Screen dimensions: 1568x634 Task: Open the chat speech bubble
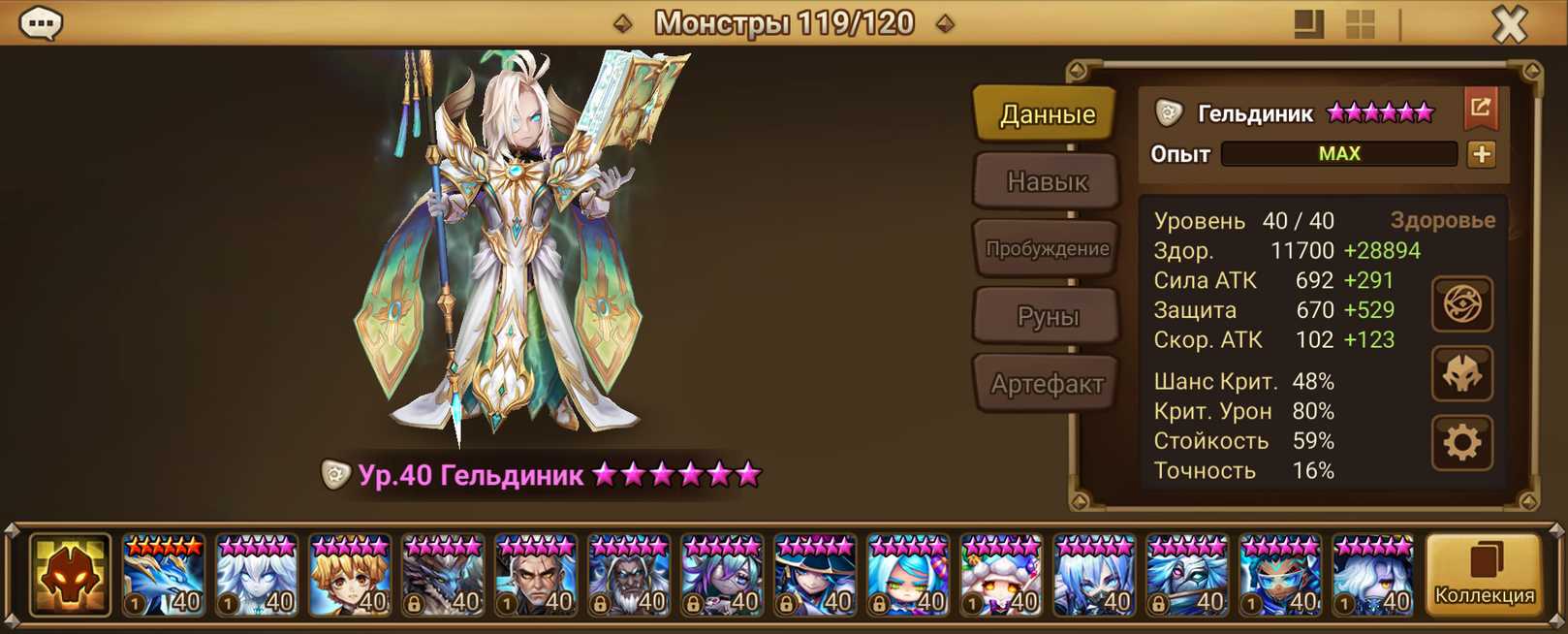(41, 23)
